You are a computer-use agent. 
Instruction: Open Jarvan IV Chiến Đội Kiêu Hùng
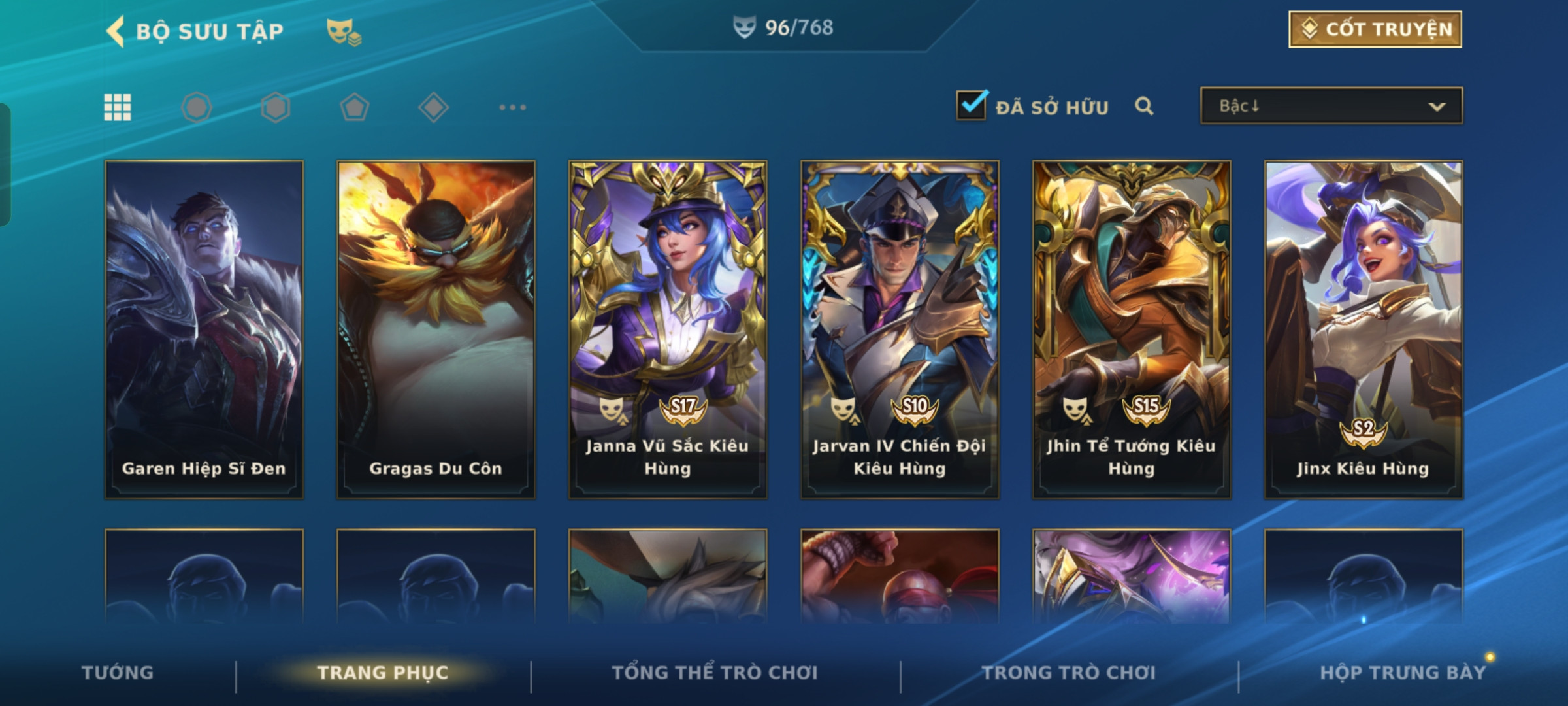pos(900,329)
